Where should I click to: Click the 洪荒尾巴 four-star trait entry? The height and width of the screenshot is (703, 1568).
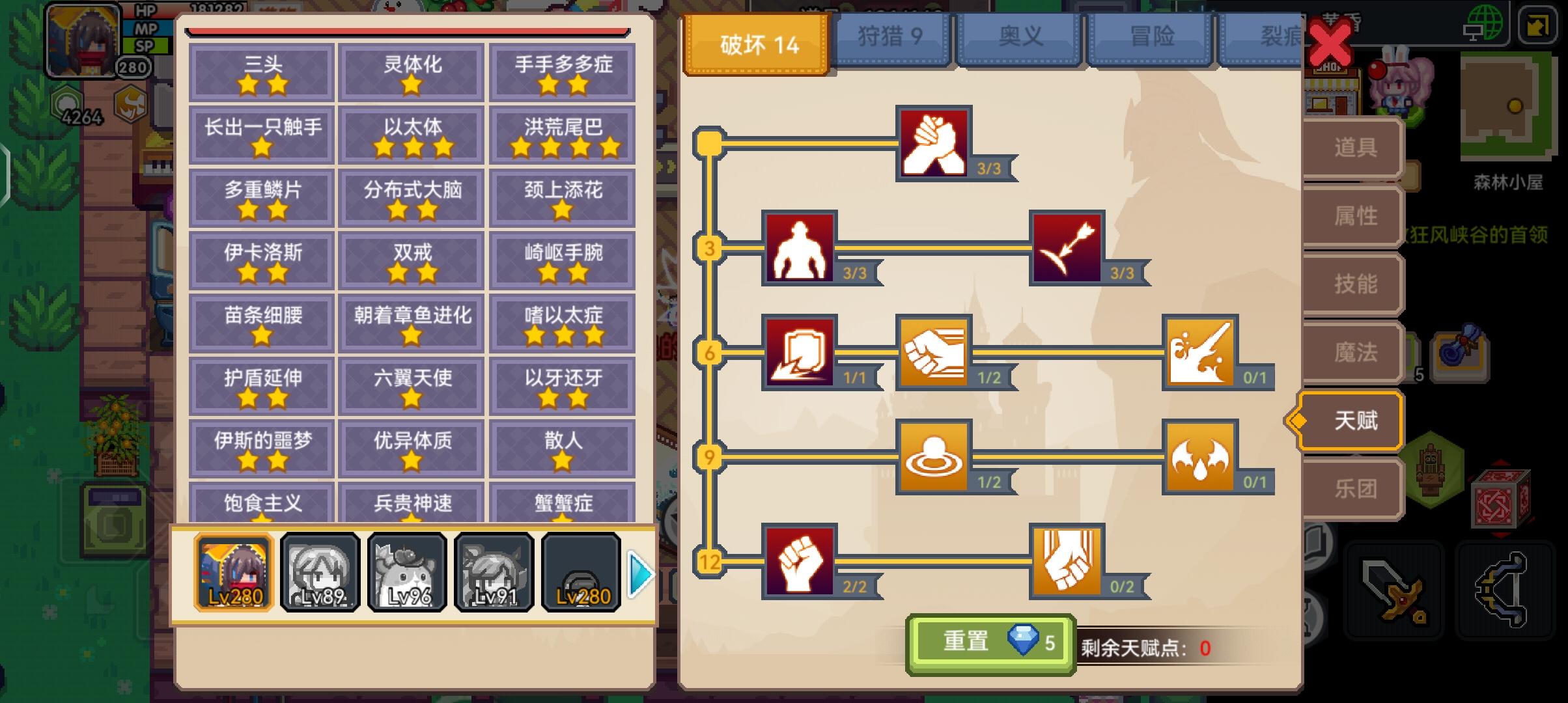pos(563,135)
